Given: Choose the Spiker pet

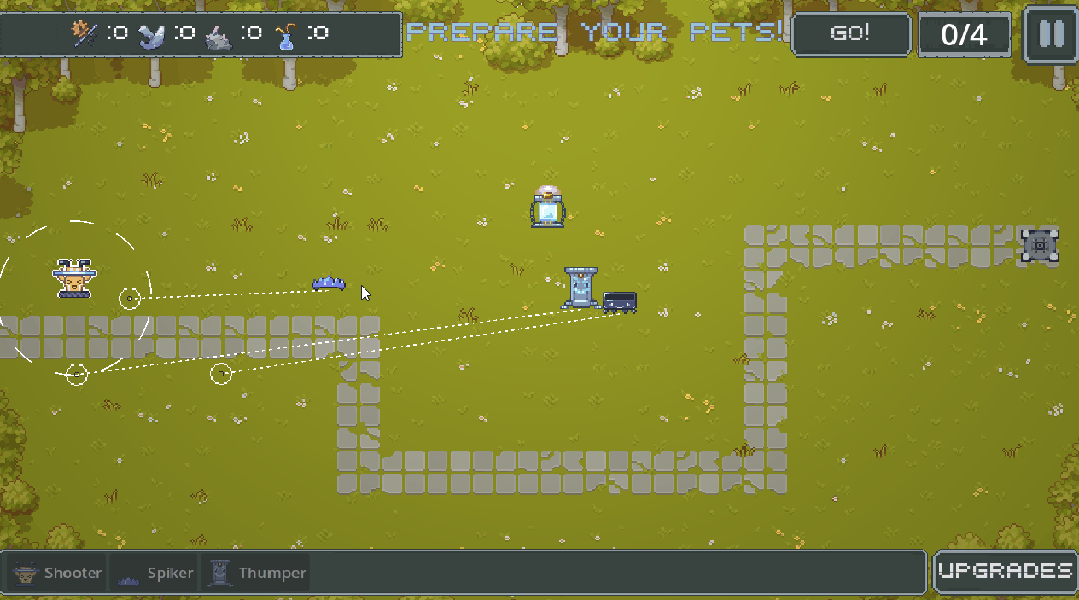Looking at the screenshot, I should pos(156,574).
